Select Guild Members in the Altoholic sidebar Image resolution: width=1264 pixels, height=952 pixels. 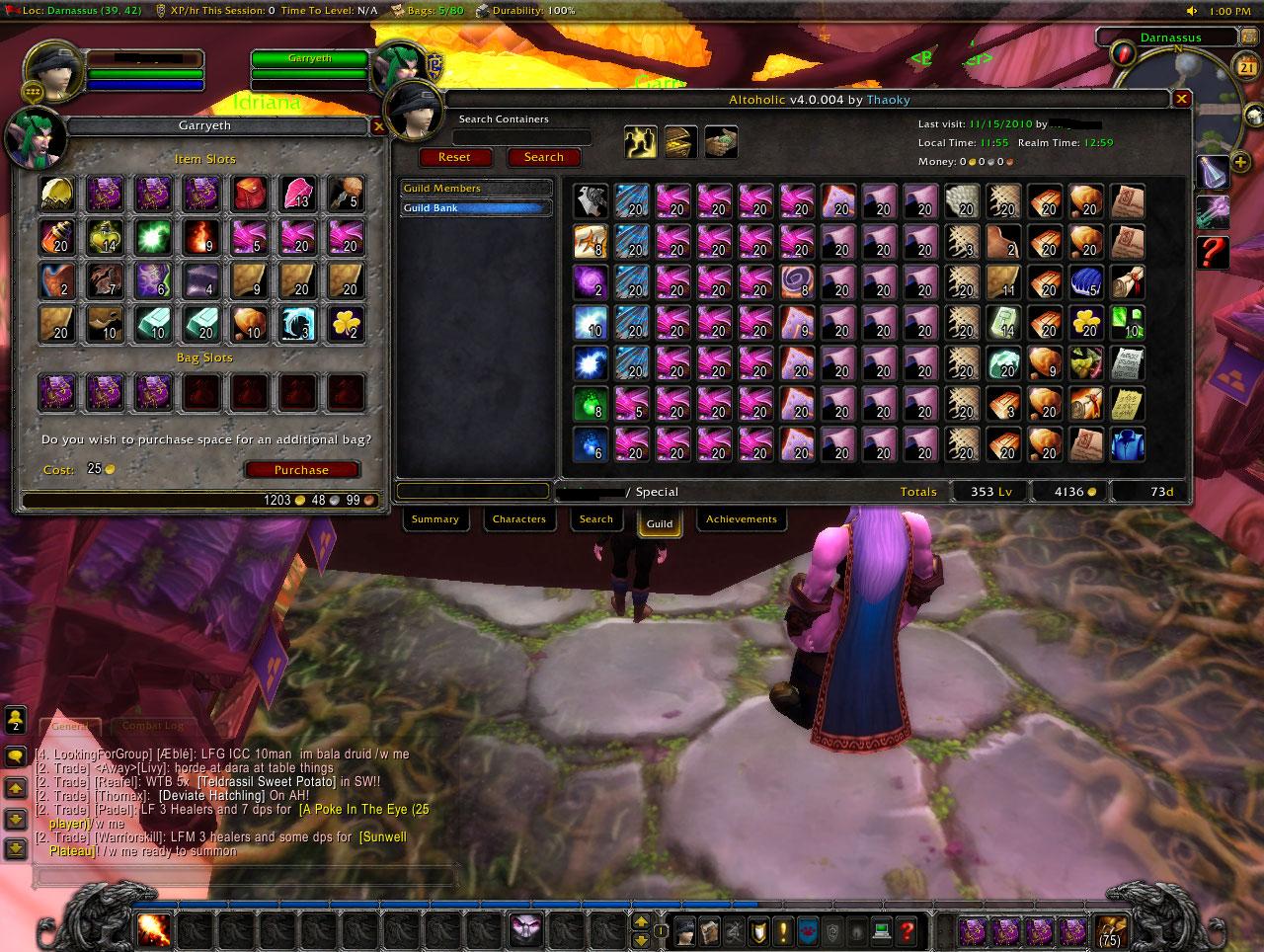click(475, 188)
